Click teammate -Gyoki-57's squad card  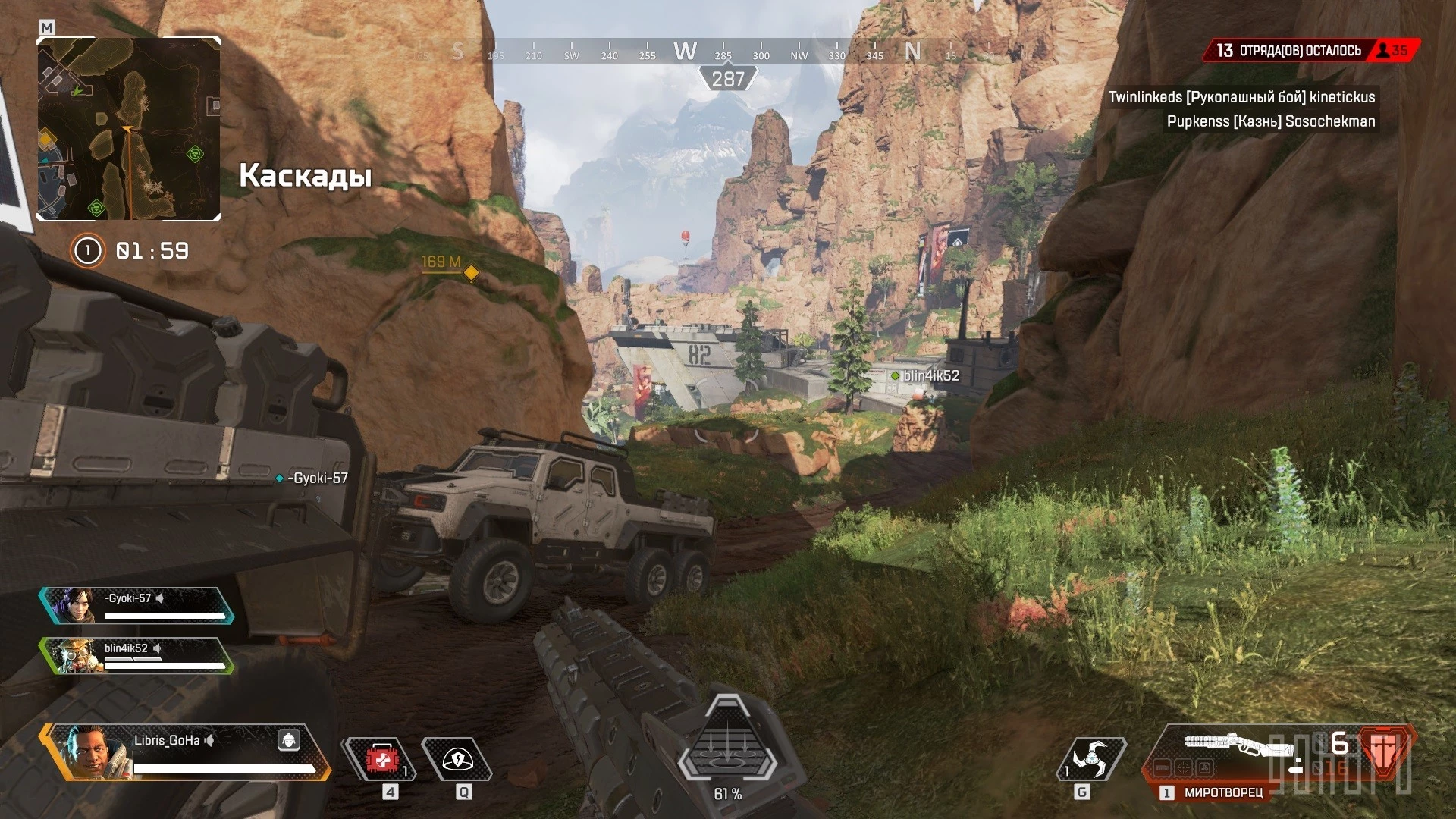pos(136,606)
